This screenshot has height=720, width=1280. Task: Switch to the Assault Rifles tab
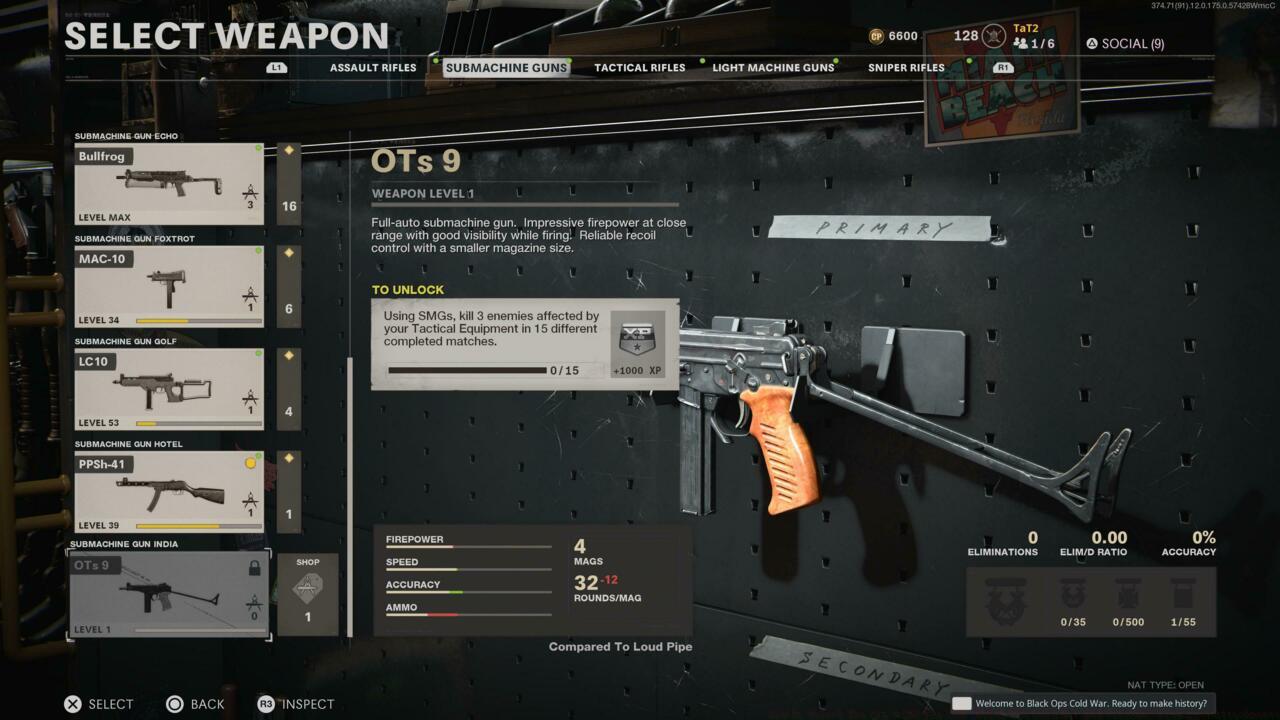click(372, 67)
